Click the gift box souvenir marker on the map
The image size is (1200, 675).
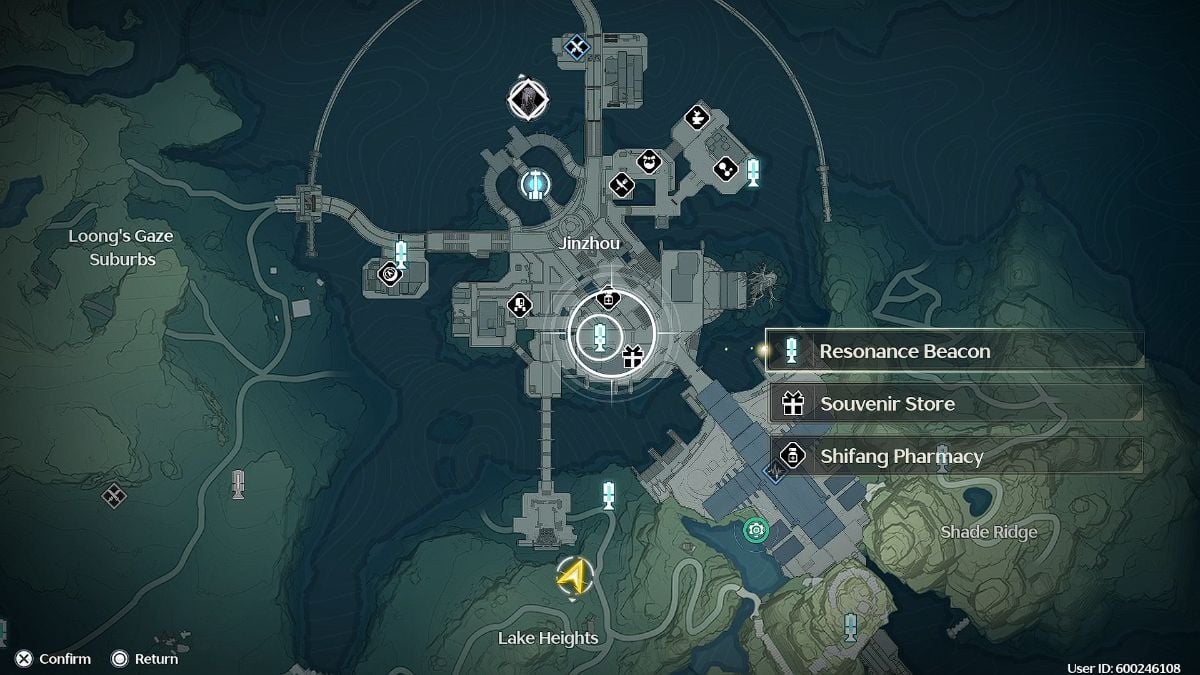point(632,356)
